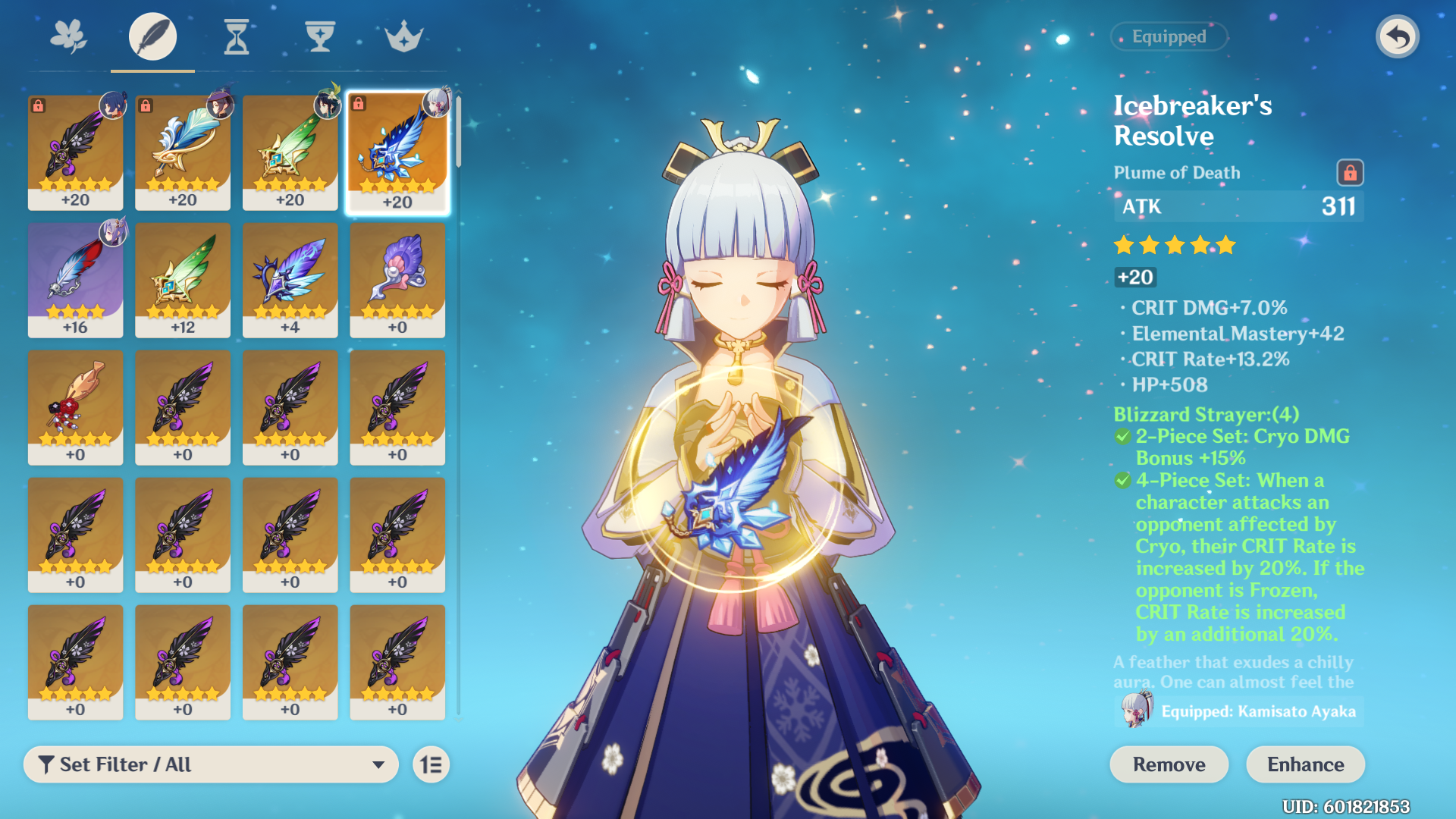1456x819 pixels.
Task: Pick the +4 purple-blue feather artifact
Action: (290, 280)
